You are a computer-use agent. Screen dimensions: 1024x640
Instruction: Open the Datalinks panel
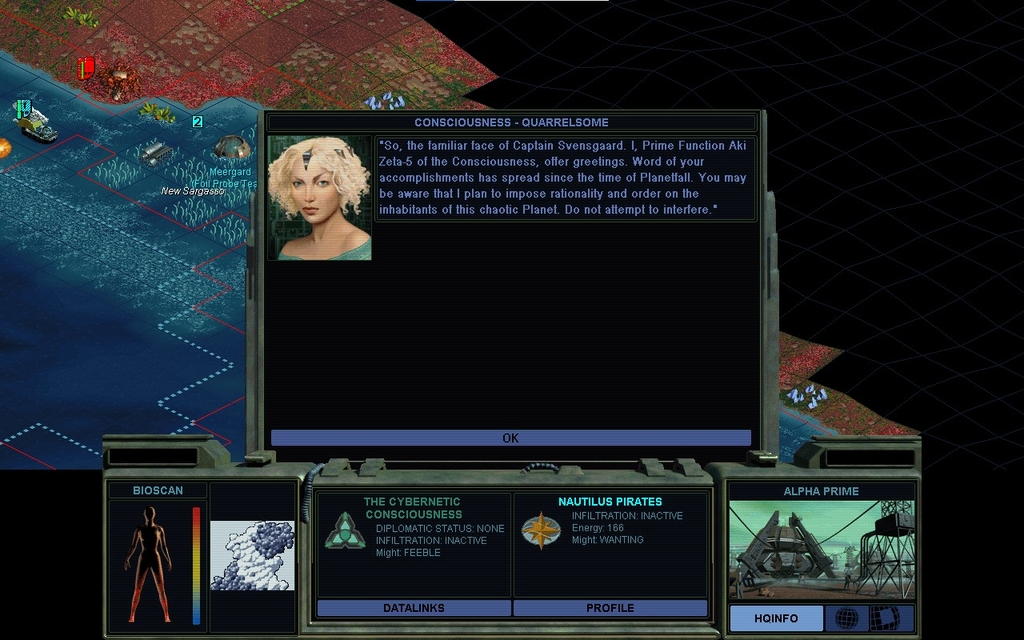click(x=413, y=608)
